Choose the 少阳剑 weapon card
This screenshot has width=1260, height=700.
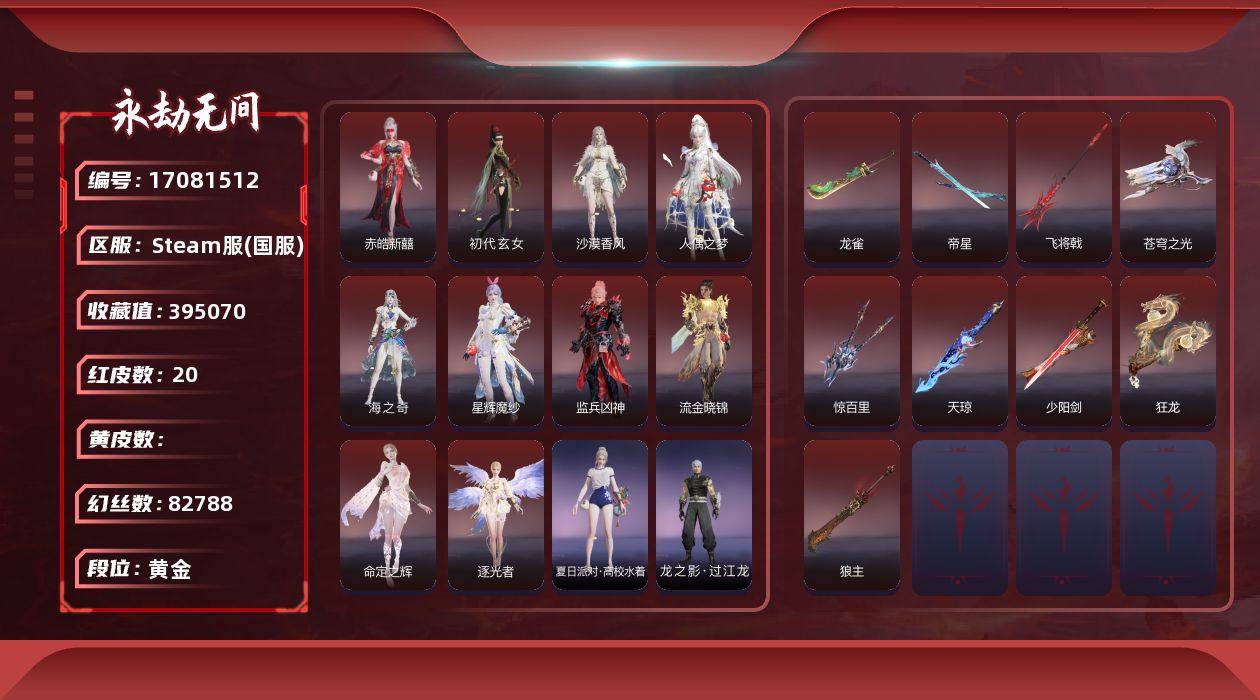point(1064,350)
